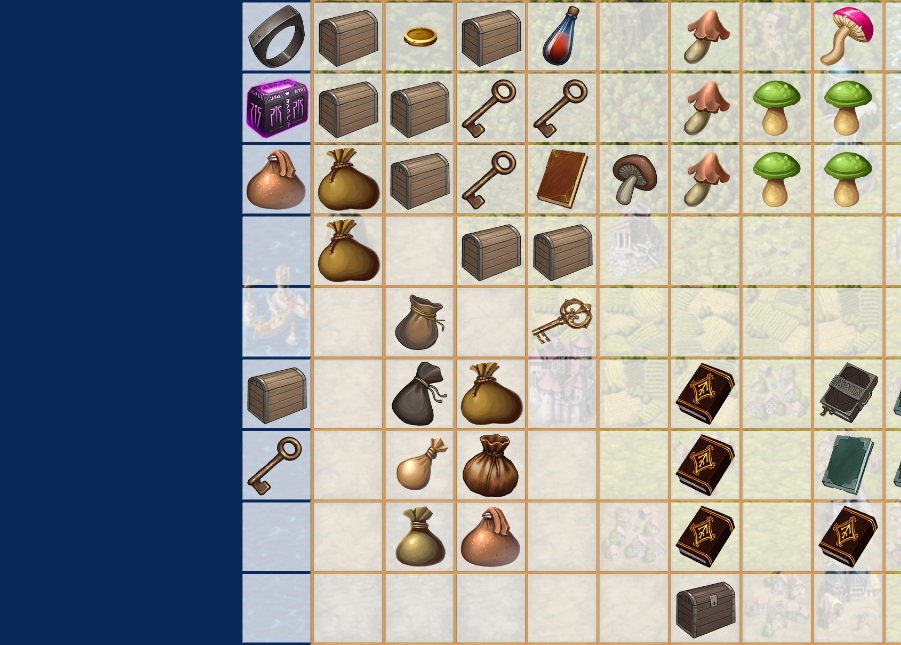
Task: Select the iron ring slot
Action: click(277, 36)
